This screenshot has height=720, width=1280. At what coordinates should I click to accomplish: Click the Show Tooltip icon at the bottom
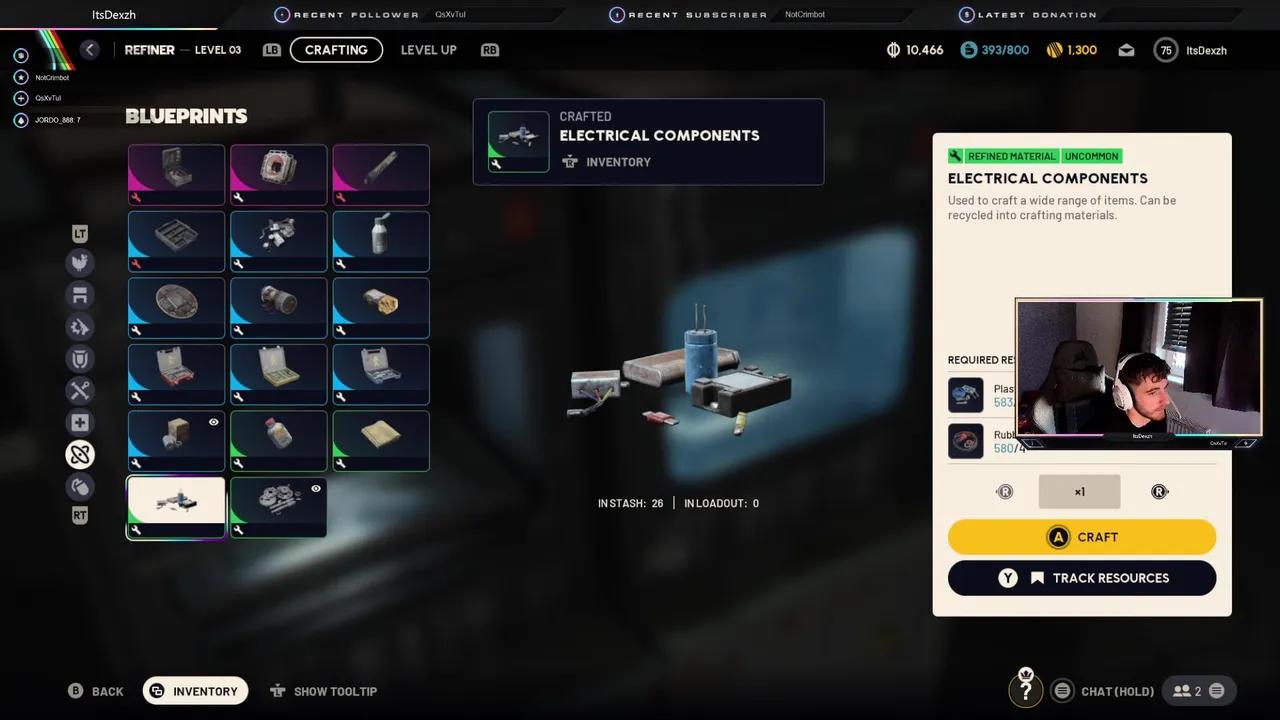click(277, 690)
